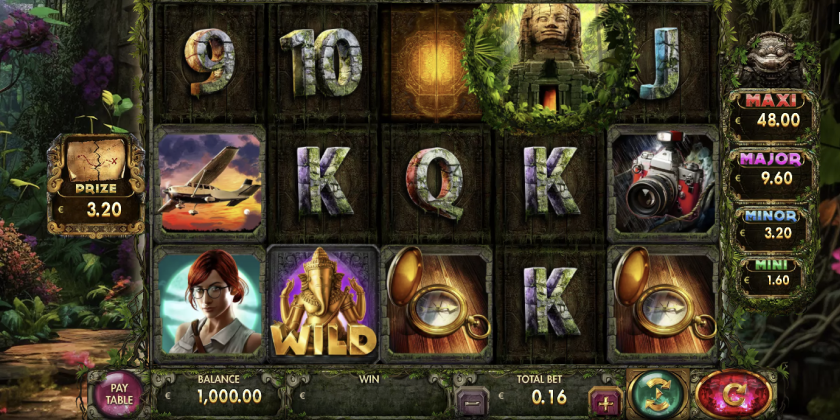Open the Pay Table
This screenshot has height=420, width=840.
click(x=119, y=393)
